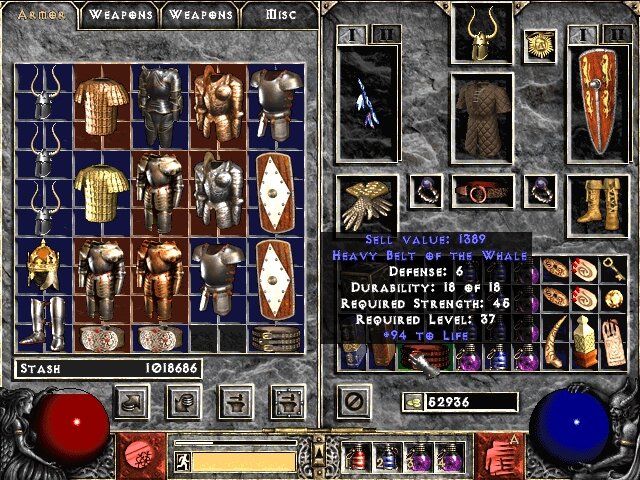Pick the plate greaves in vendor stock
640x480 pixels.
pyautogui.click(x=43, y=322)
